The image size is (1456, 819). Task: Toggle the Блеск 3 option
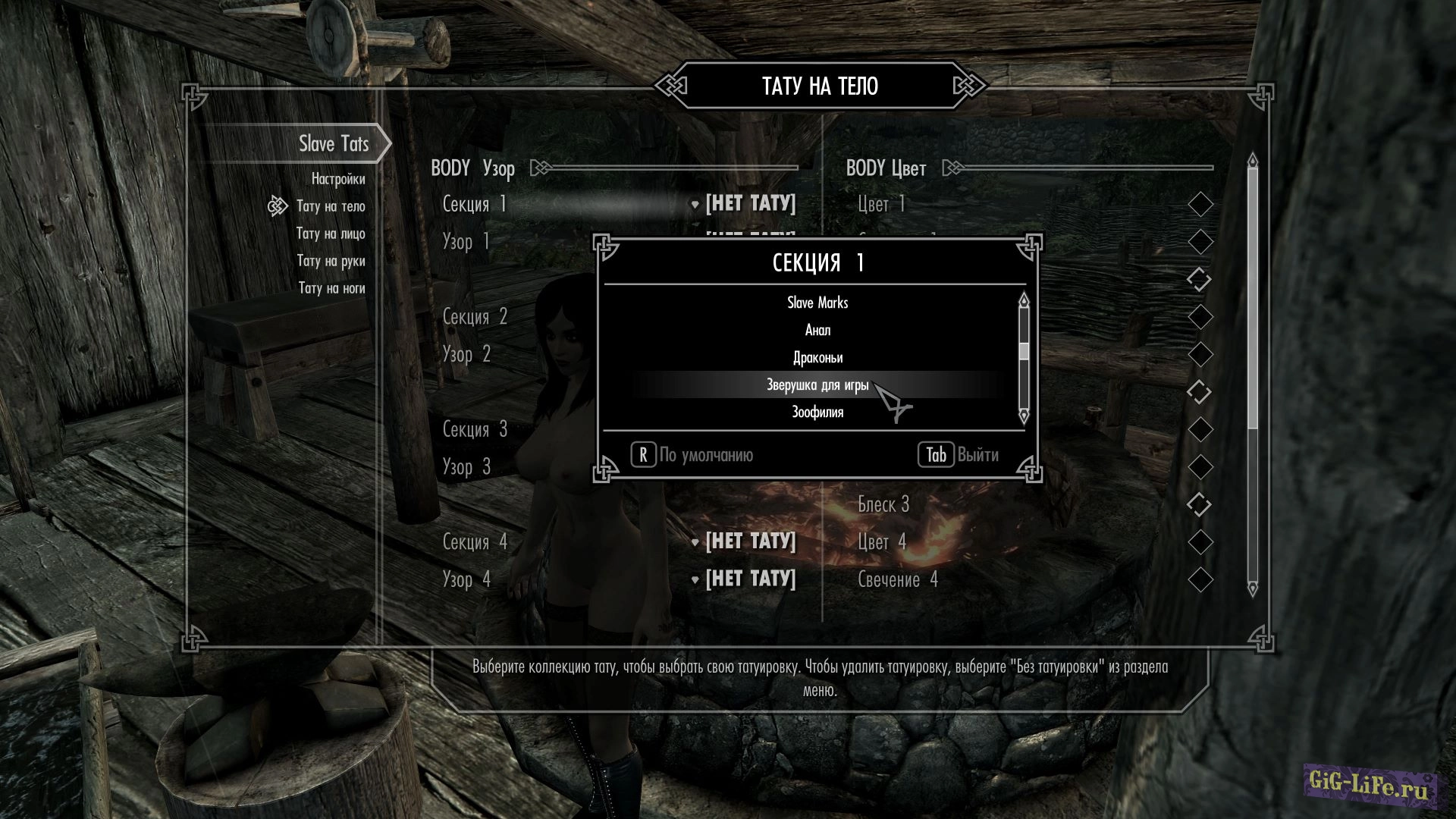[1200, 505]
